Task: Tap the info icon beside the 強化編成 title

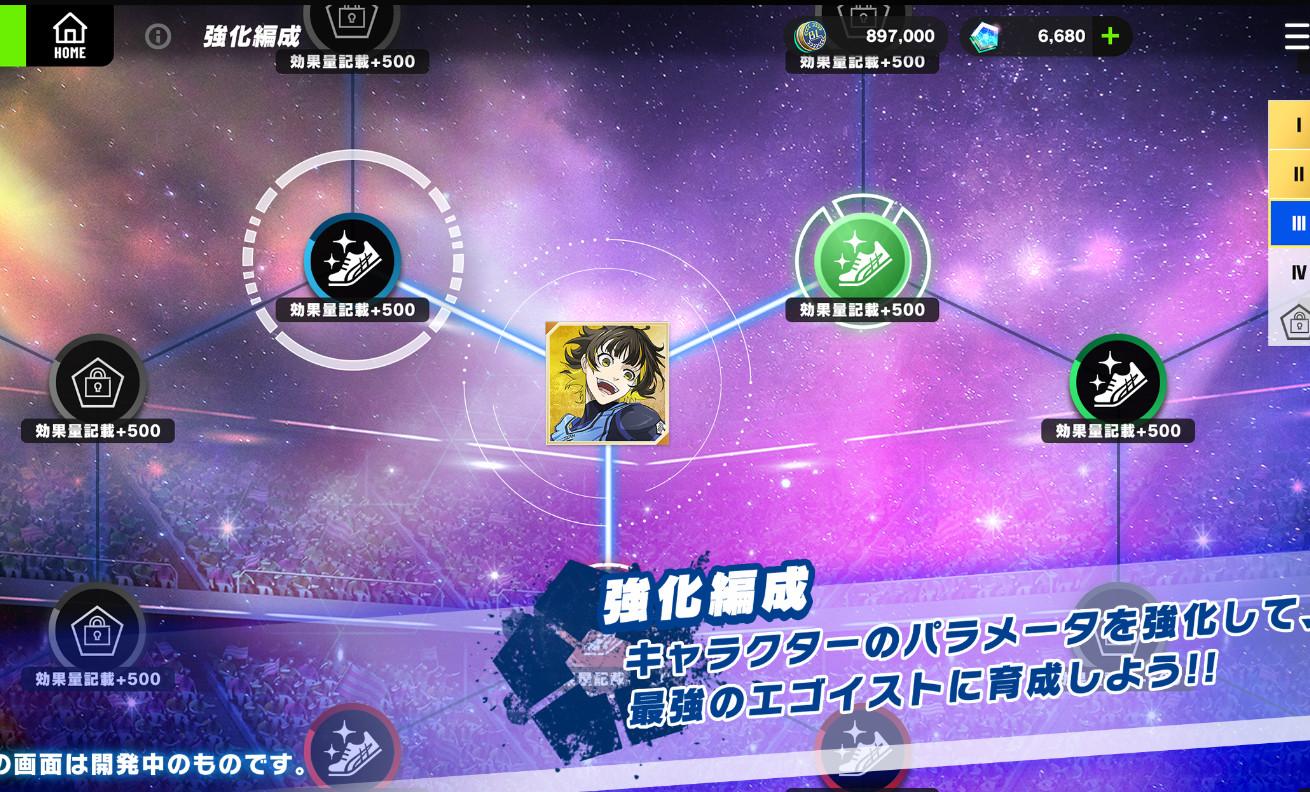Action: click(158, 36)
